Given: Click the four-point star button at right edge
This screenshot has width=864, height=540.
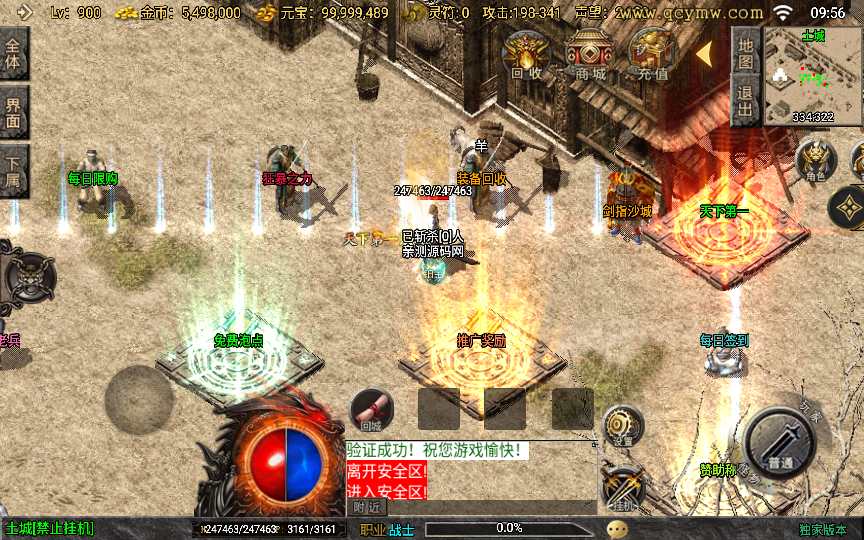Looking at the screenshot, I should point(848,208).
